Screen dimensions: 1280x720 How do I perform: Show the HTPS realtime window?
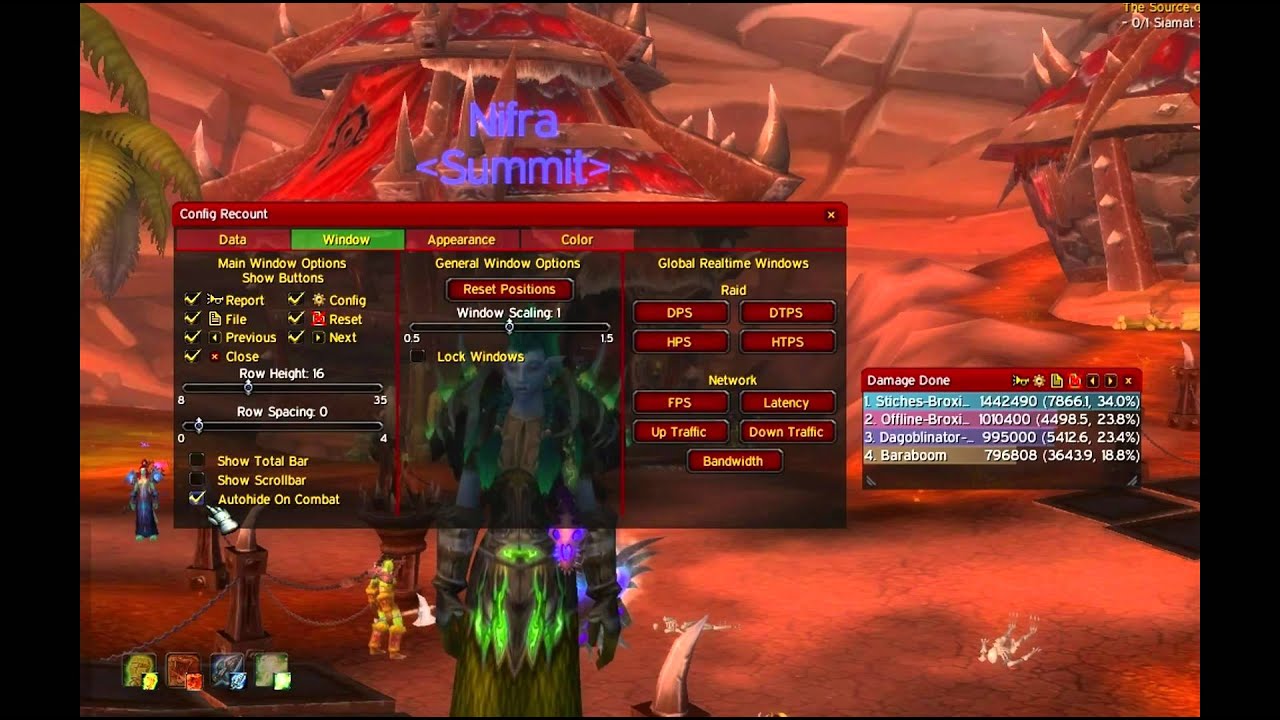pos(786,342)
